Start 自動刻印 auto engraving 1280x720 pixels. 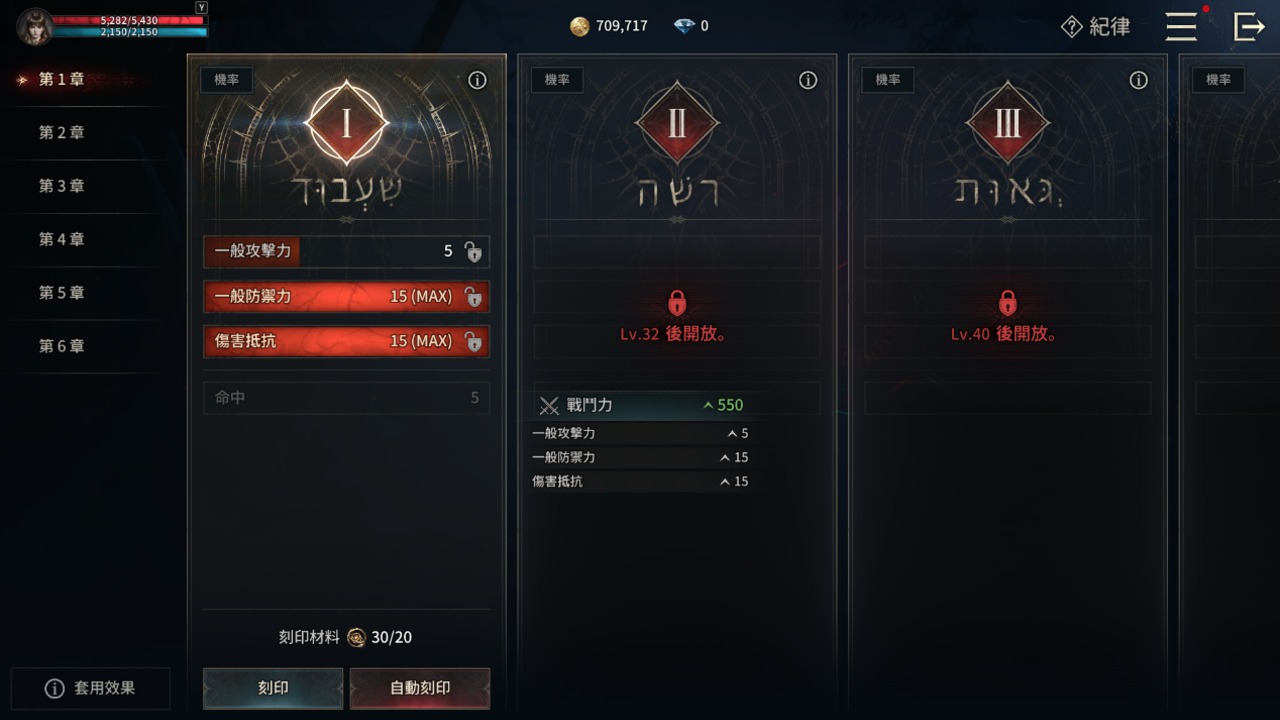[420, 688]
